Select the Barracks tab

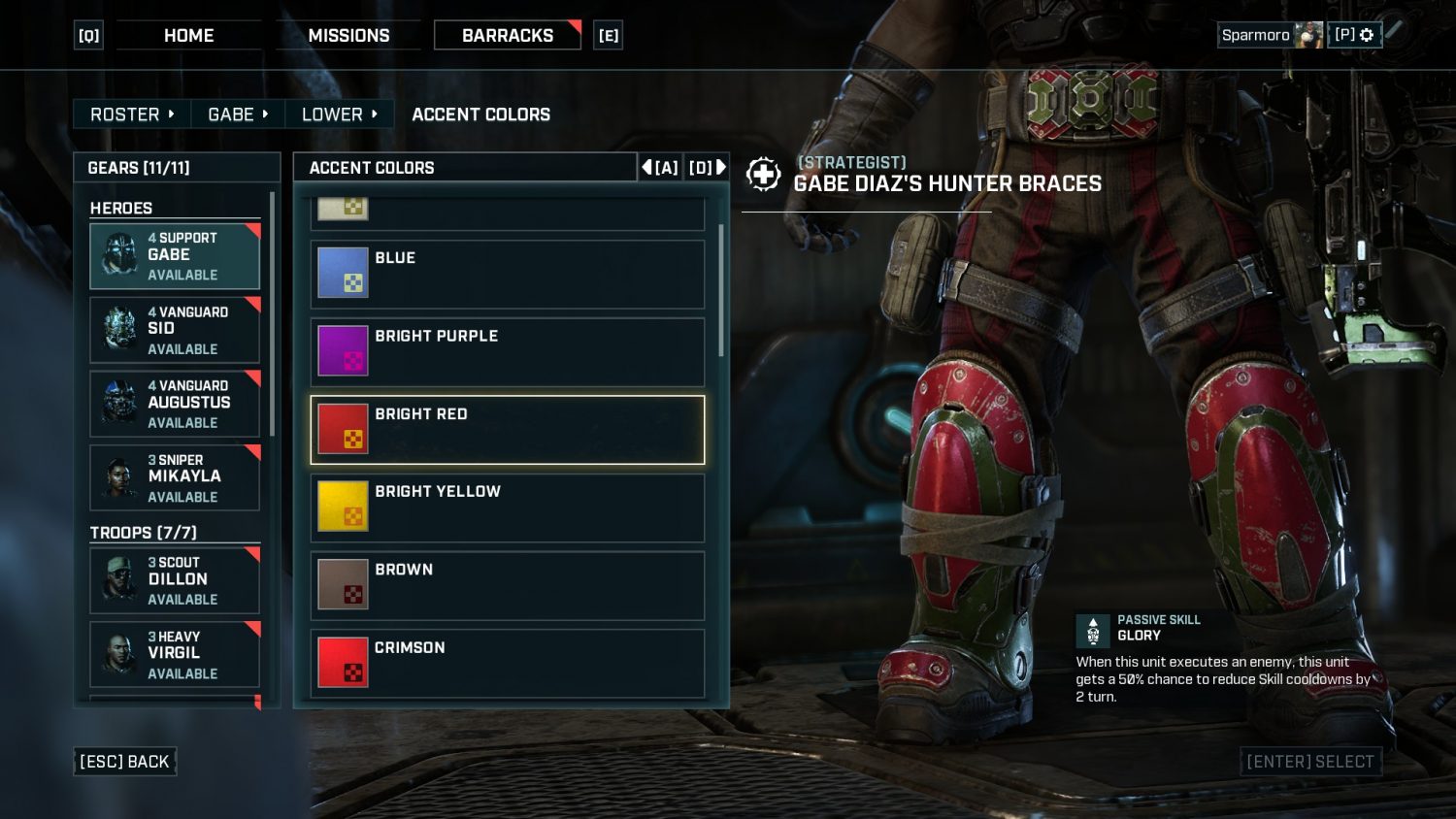(x=507, y=36)
